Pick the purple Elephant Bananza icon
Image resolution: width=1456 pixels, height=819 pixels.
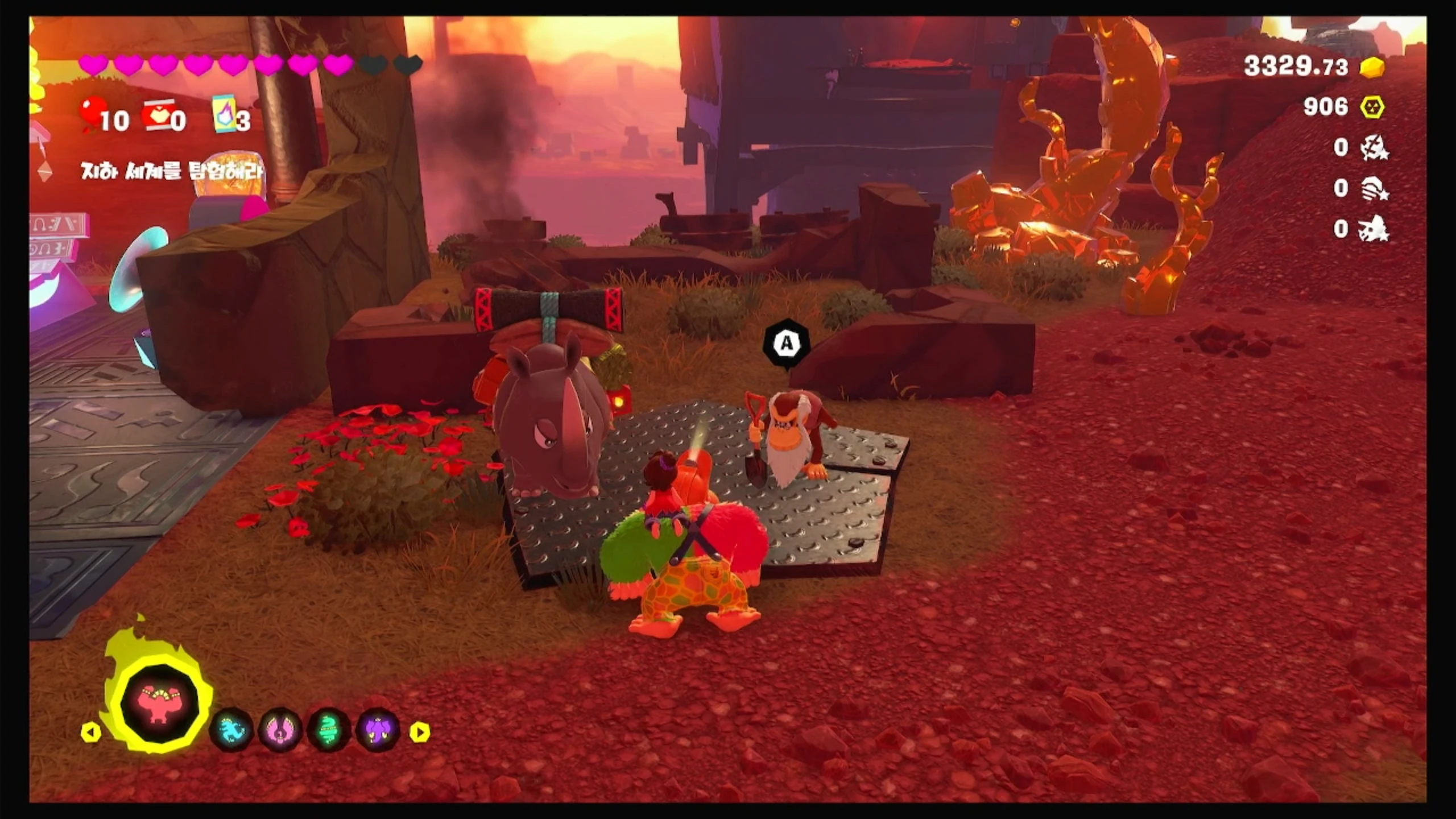click(378, 730)
